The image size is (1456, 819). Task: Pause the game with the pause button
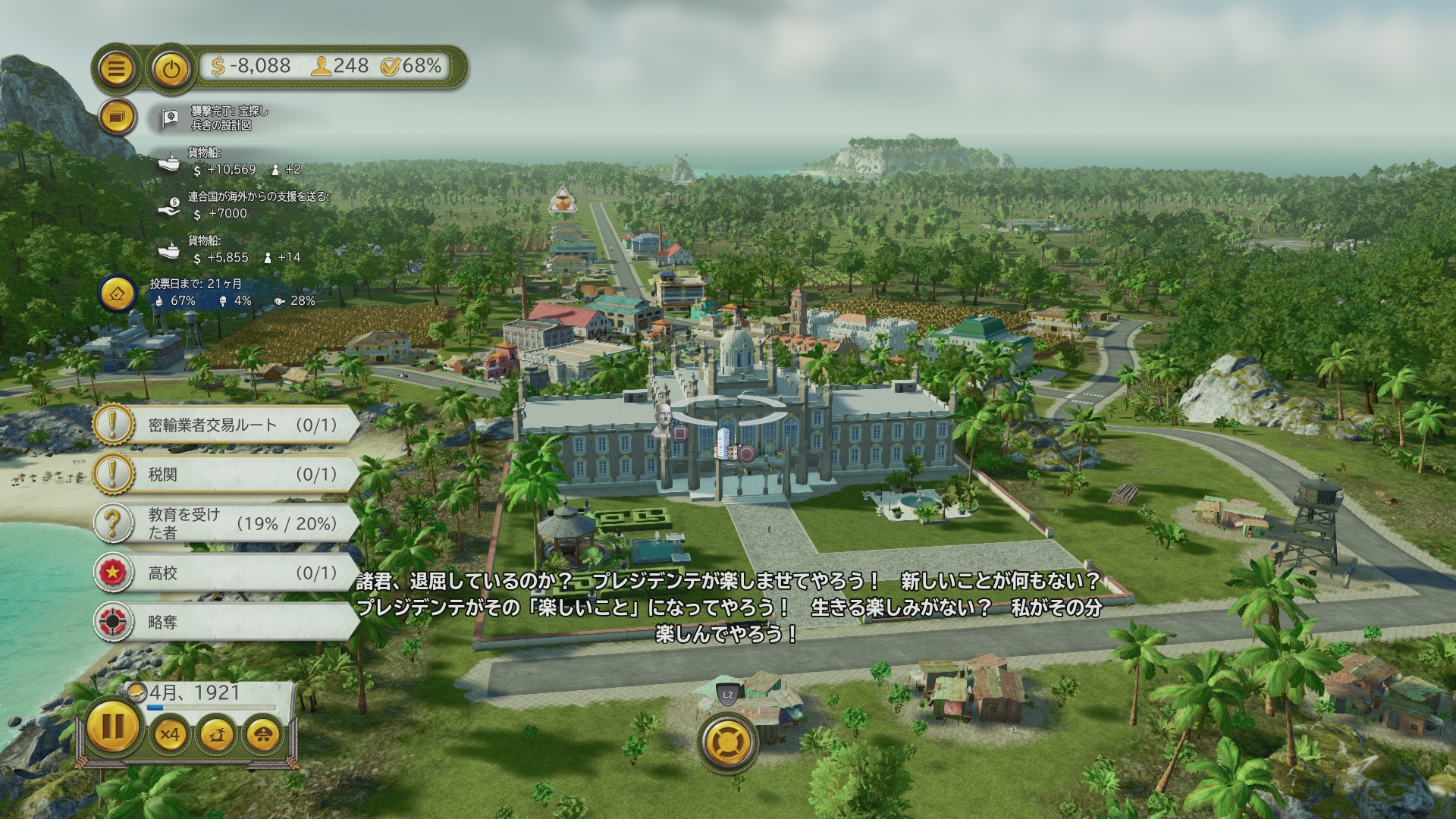112,726
